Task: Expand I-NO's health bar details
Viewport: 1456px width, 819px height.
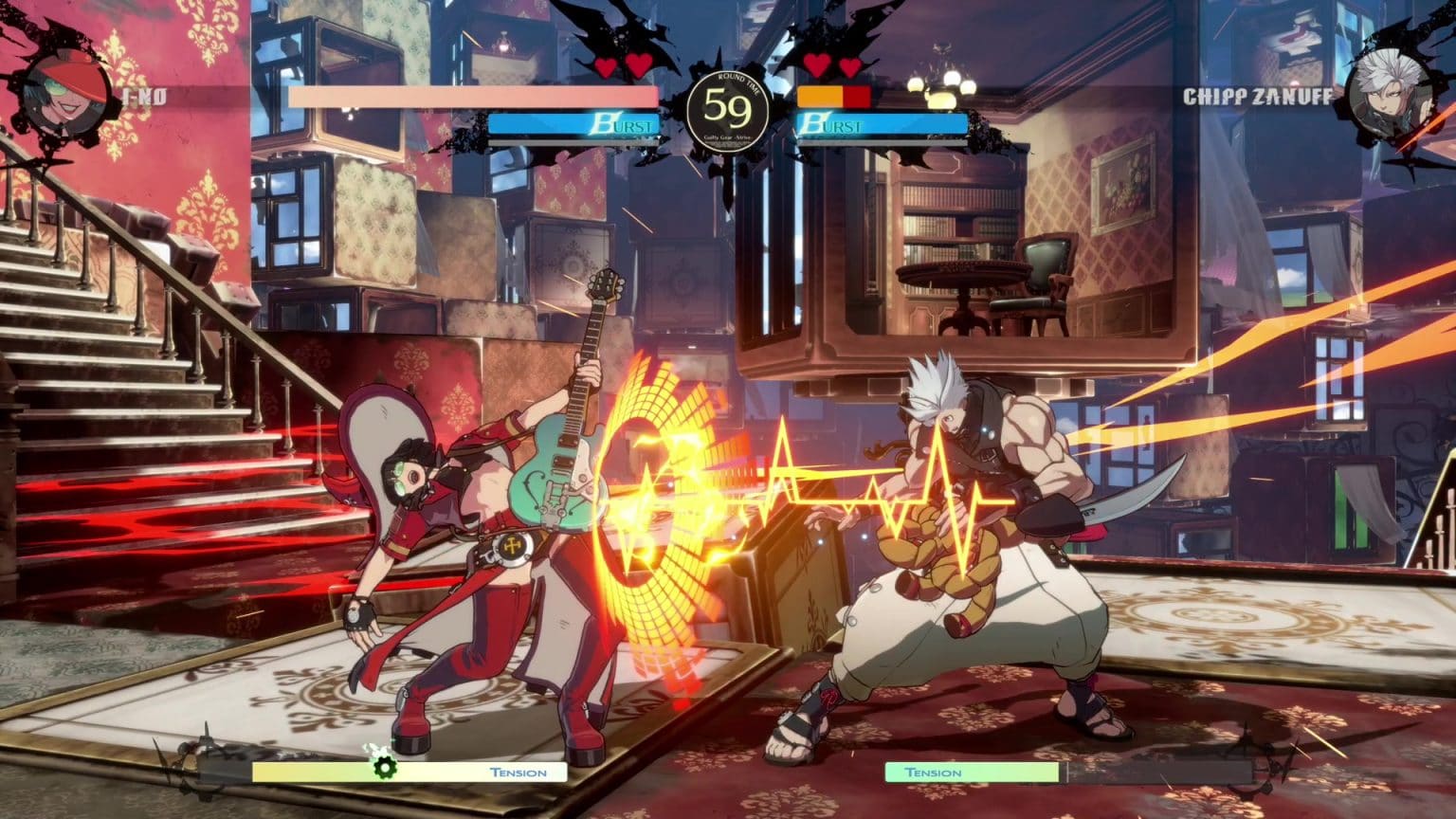Action: [x=474, y=98]
